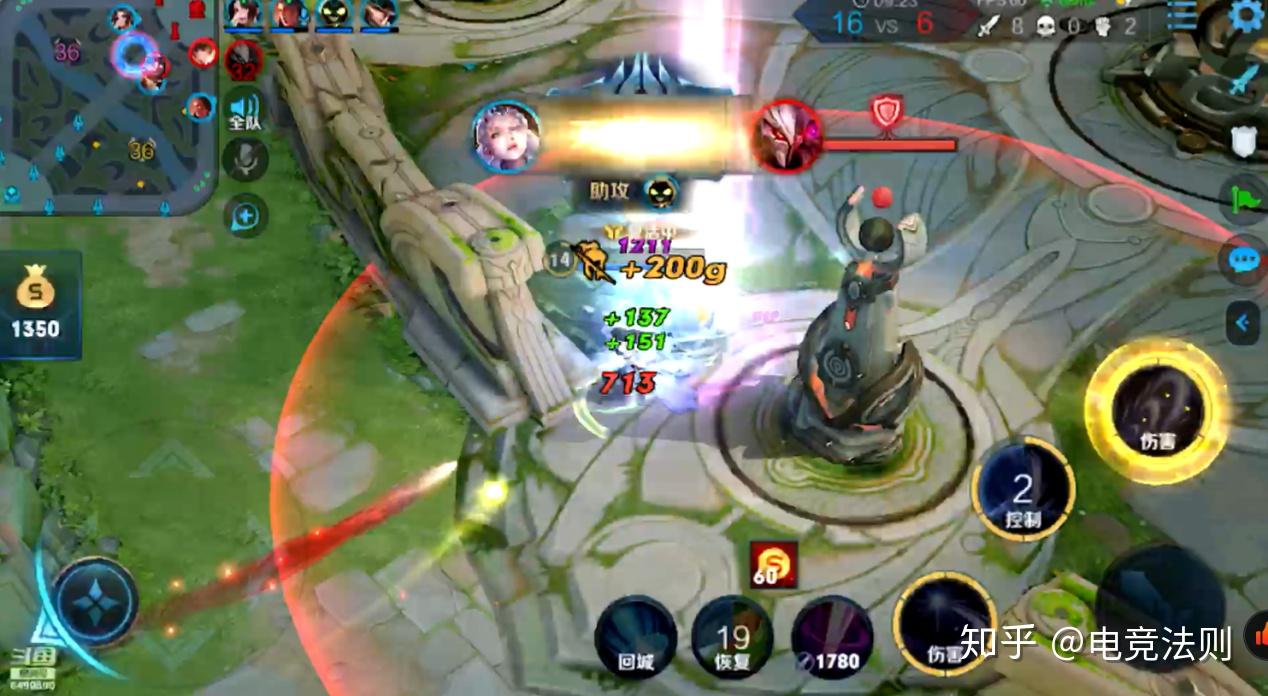1268x696 pixels.
Task: Use the 恢复 heal skill
Action: (x=732, y=637)
